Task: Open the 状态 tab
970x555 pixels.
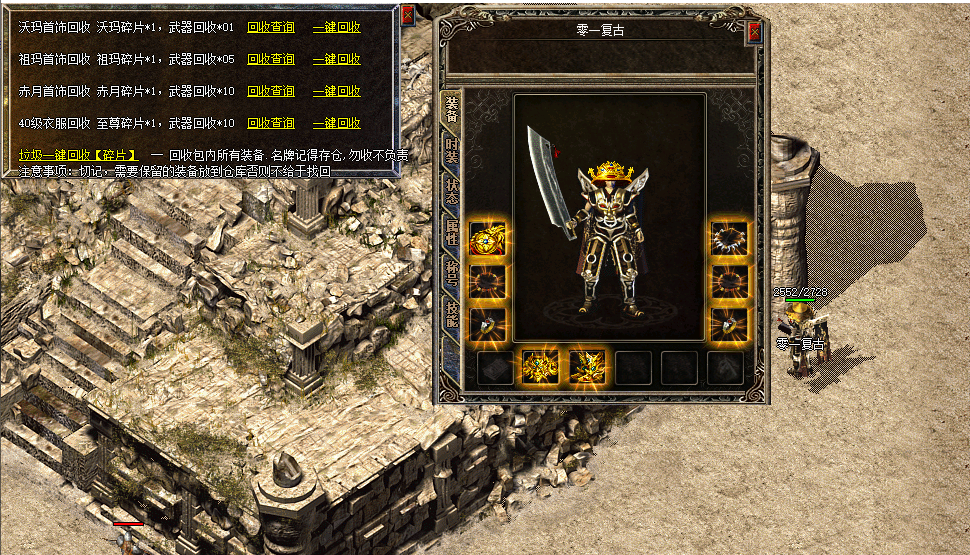Action: click(452, 192)
